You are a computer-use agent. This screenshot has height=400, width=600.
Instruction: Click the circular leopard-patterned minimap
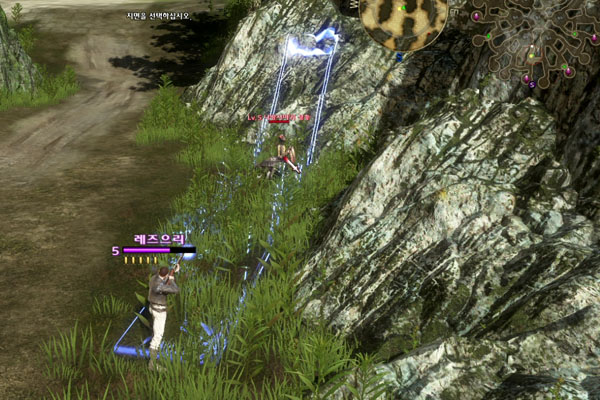[405, 20]
